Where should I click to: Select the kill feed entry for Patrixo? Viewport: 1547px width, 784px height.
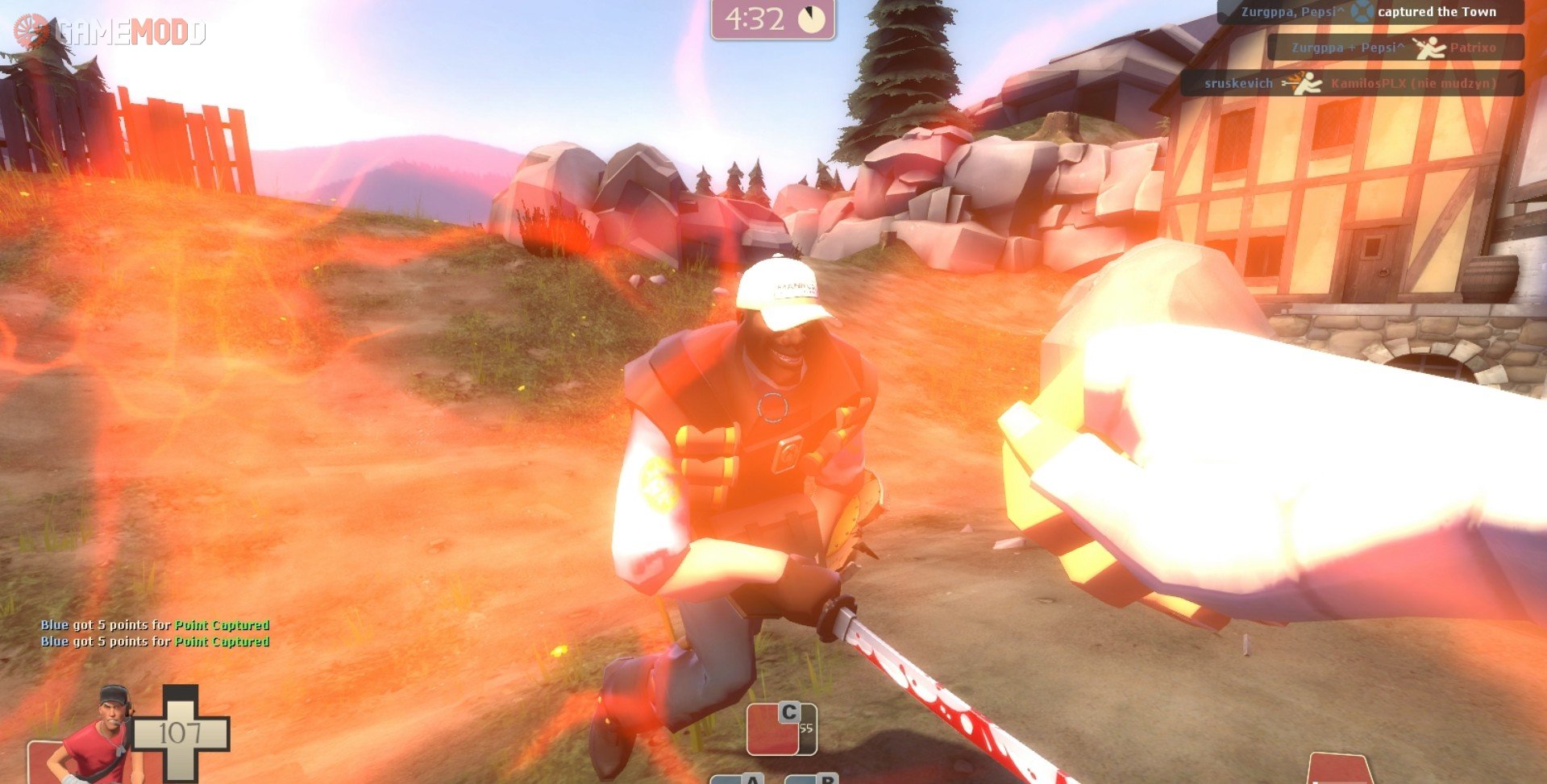point(1395,48)
